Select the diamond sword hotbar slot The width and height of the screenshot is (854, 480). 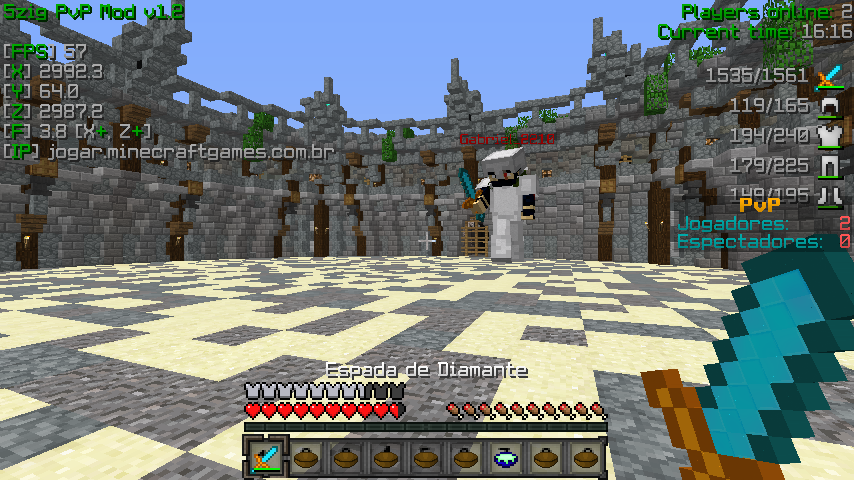coord(266,457)
